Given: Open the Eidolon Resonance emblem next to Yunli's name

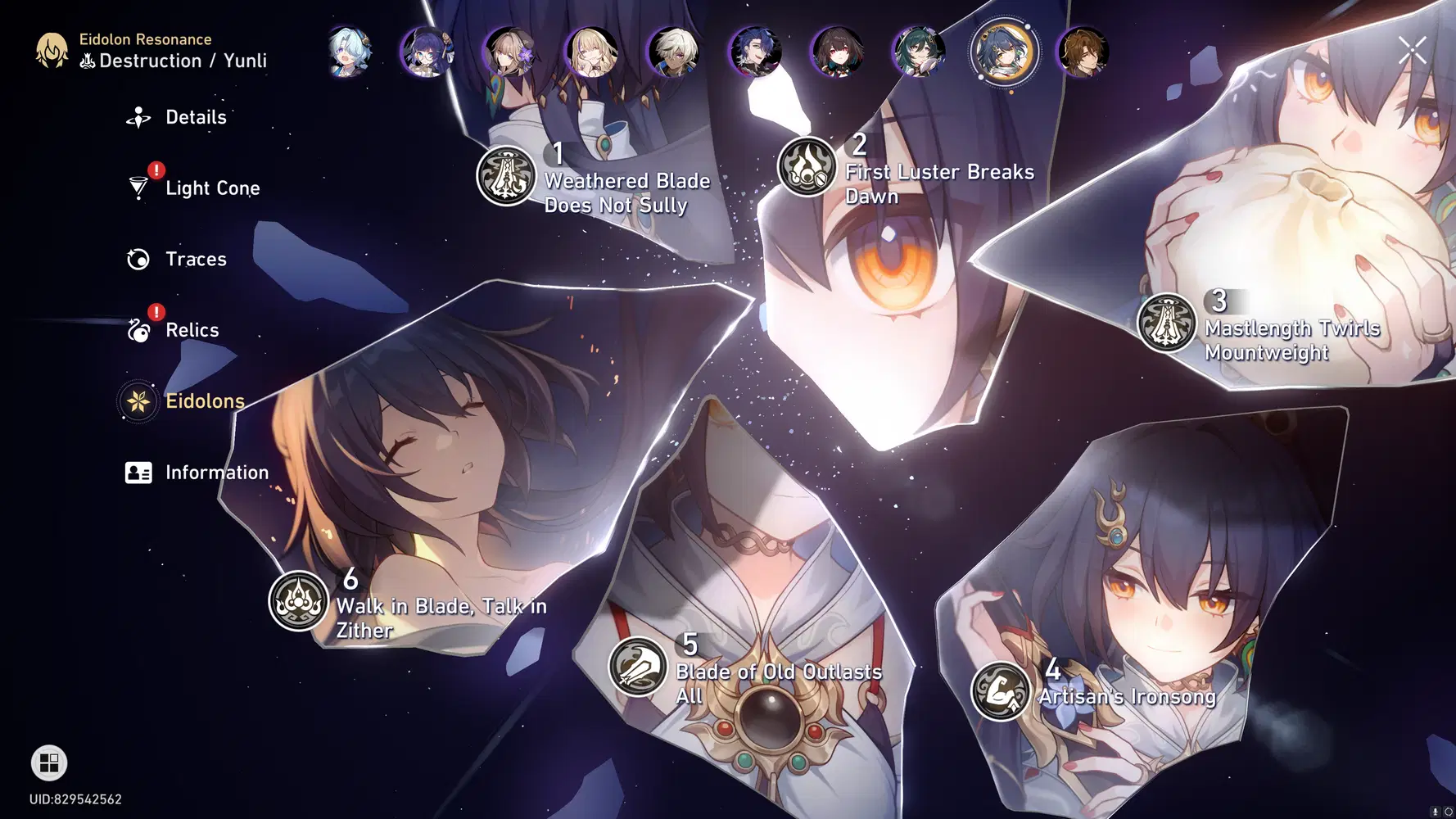Looking at the screenshot, I should pyautogui.click(x=51, y=51).
